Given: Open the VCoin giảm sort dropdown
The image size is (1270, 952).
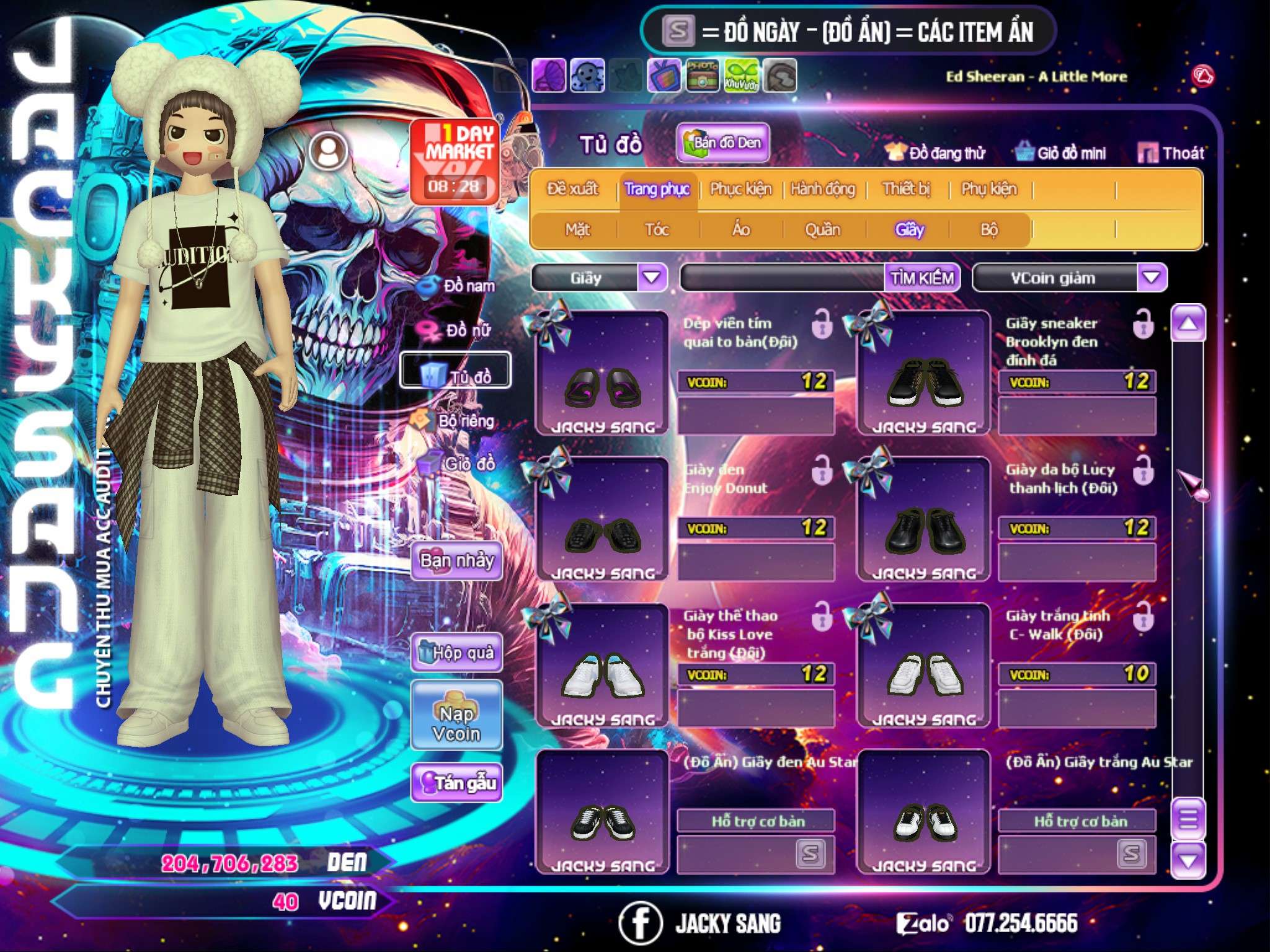Looking at the screenshot, I should pyautogui.click(x=1152, y=277).
